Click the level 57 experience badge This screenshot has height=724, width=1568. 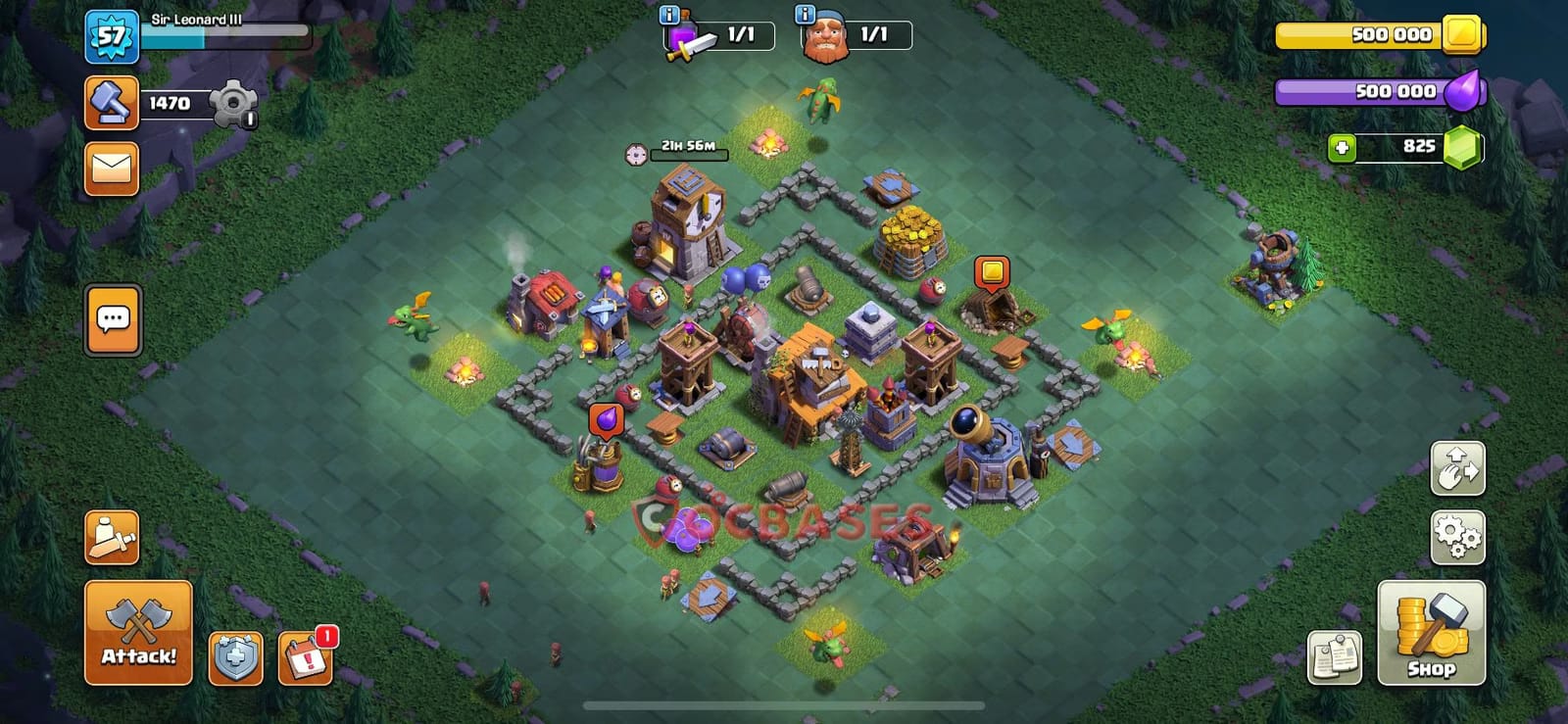pyautogui.click(x=111, y=36)
